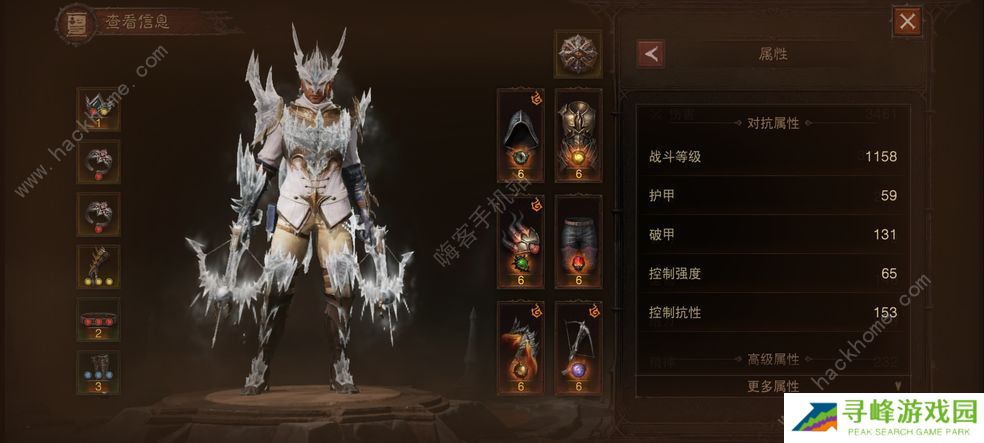Go back using the attributes arrow button

pyautogui.click(x=652, y=54)
